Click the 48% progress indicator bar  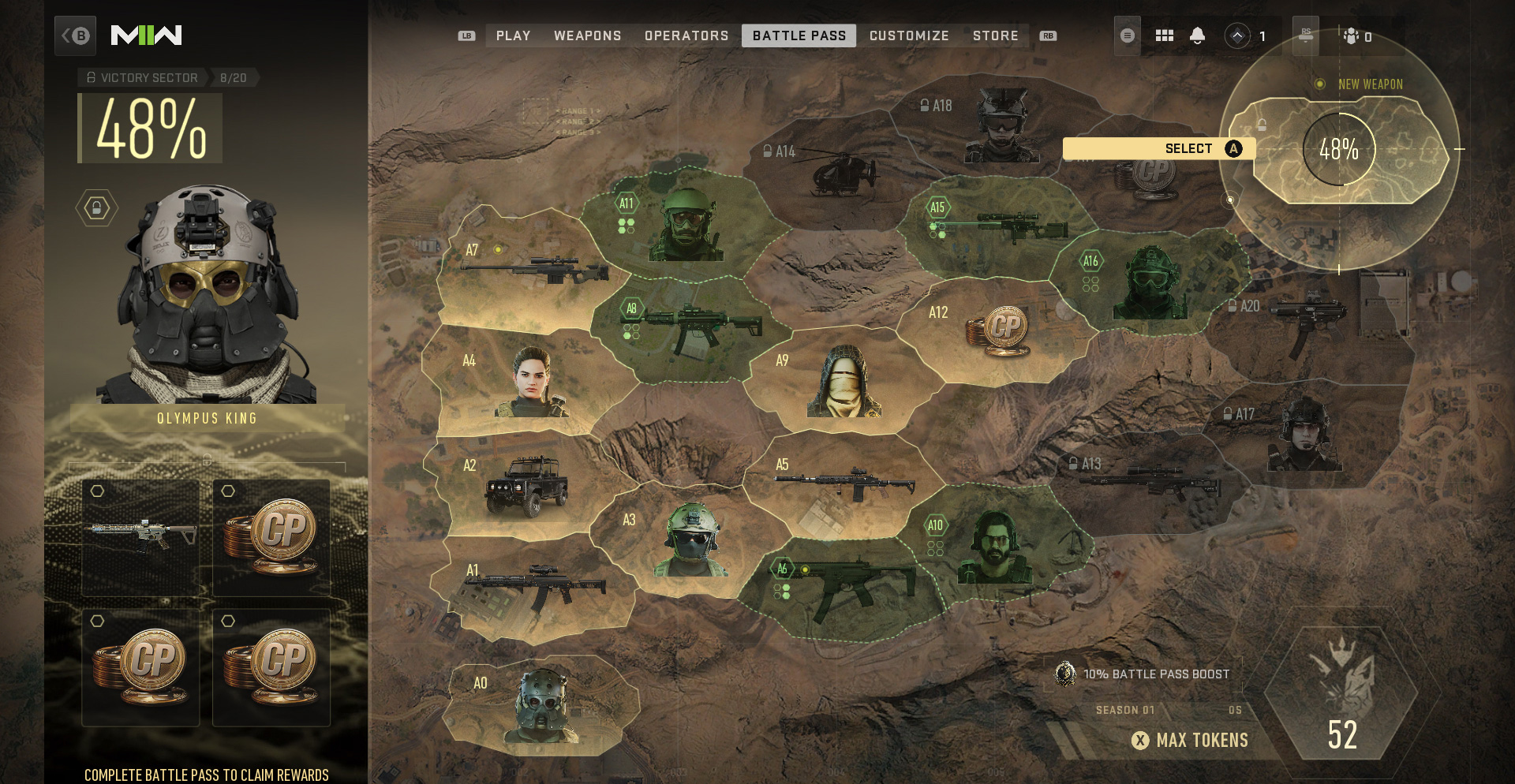pos(148,127)
